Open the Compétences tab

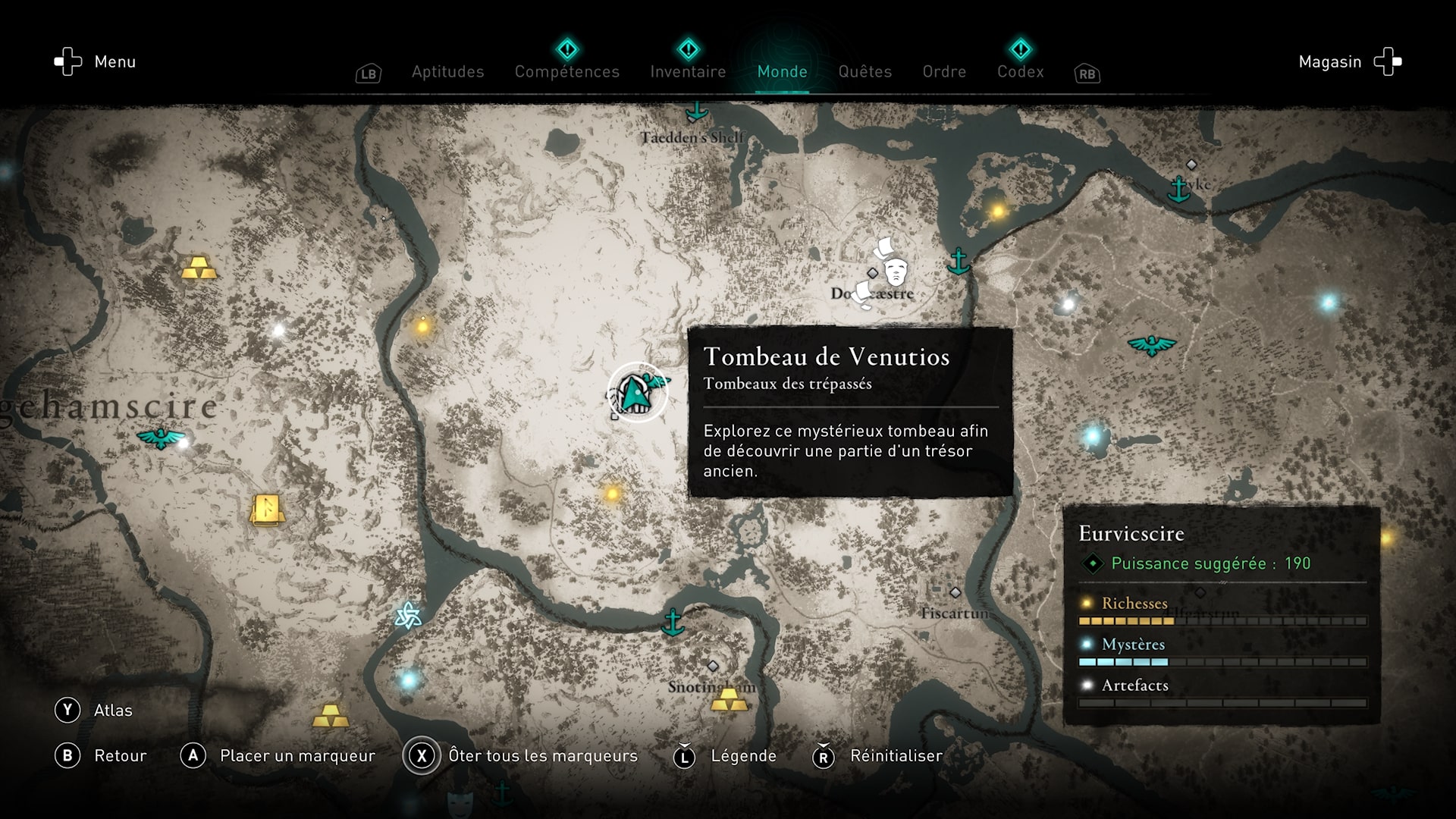[567, 71]
